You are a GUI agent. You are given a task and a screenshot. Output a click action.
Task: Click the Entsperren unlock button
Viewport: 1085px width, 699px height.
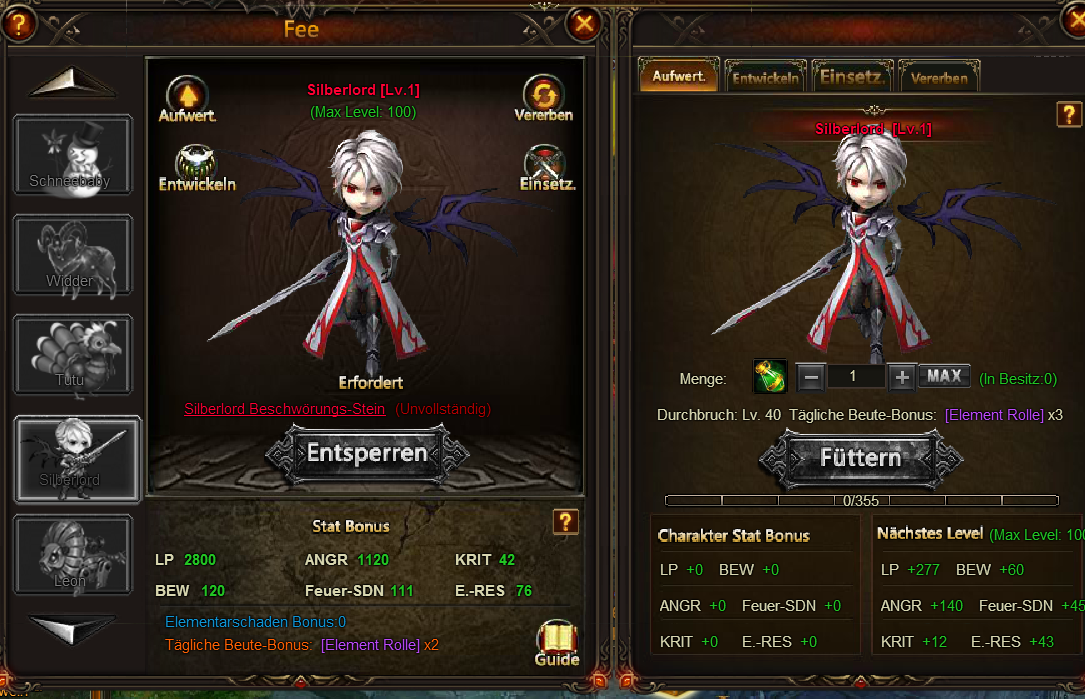[366, 453]
